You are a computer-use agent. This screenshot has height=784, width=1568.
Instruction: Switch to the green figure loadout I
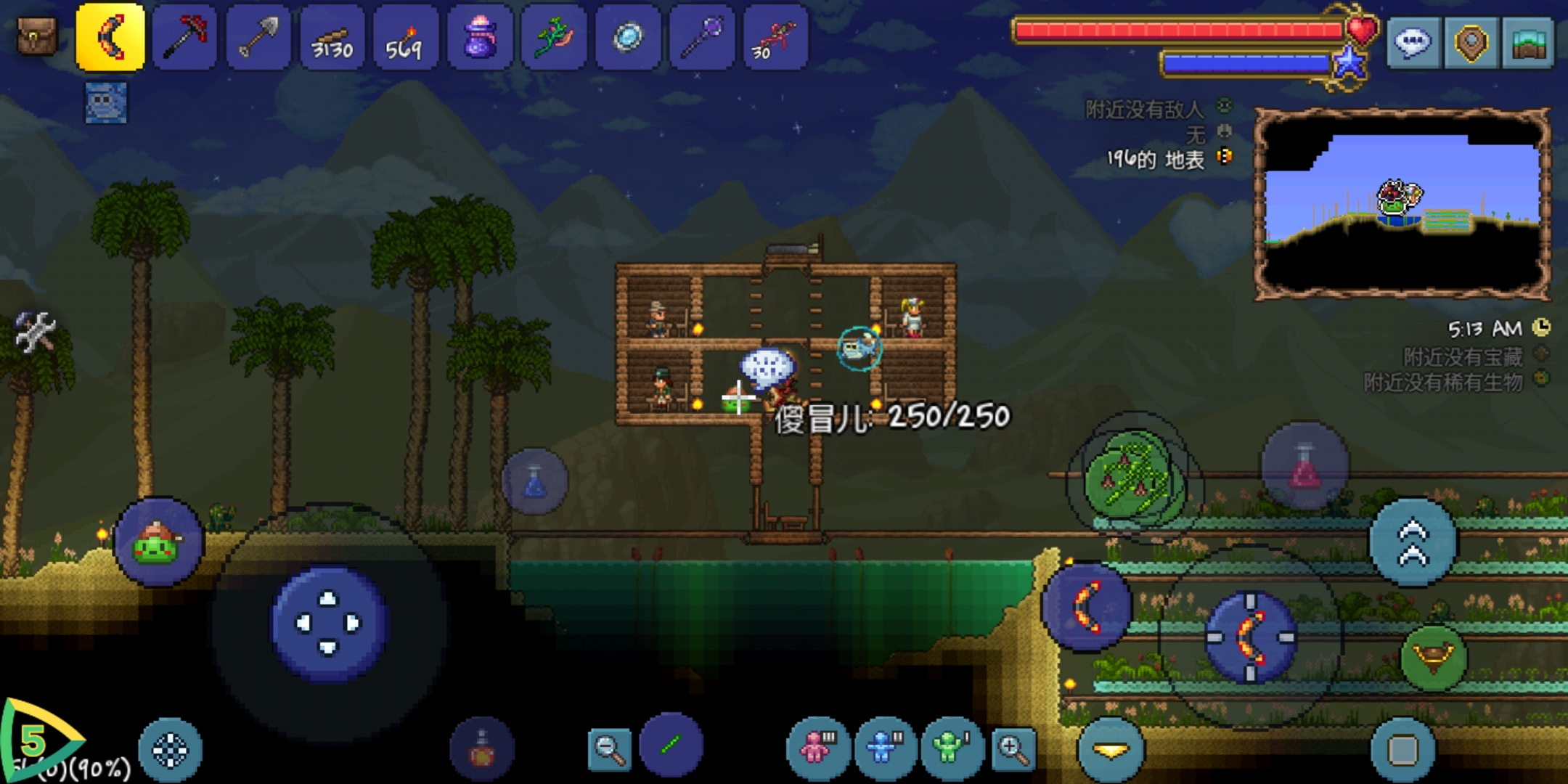[952, 747]
